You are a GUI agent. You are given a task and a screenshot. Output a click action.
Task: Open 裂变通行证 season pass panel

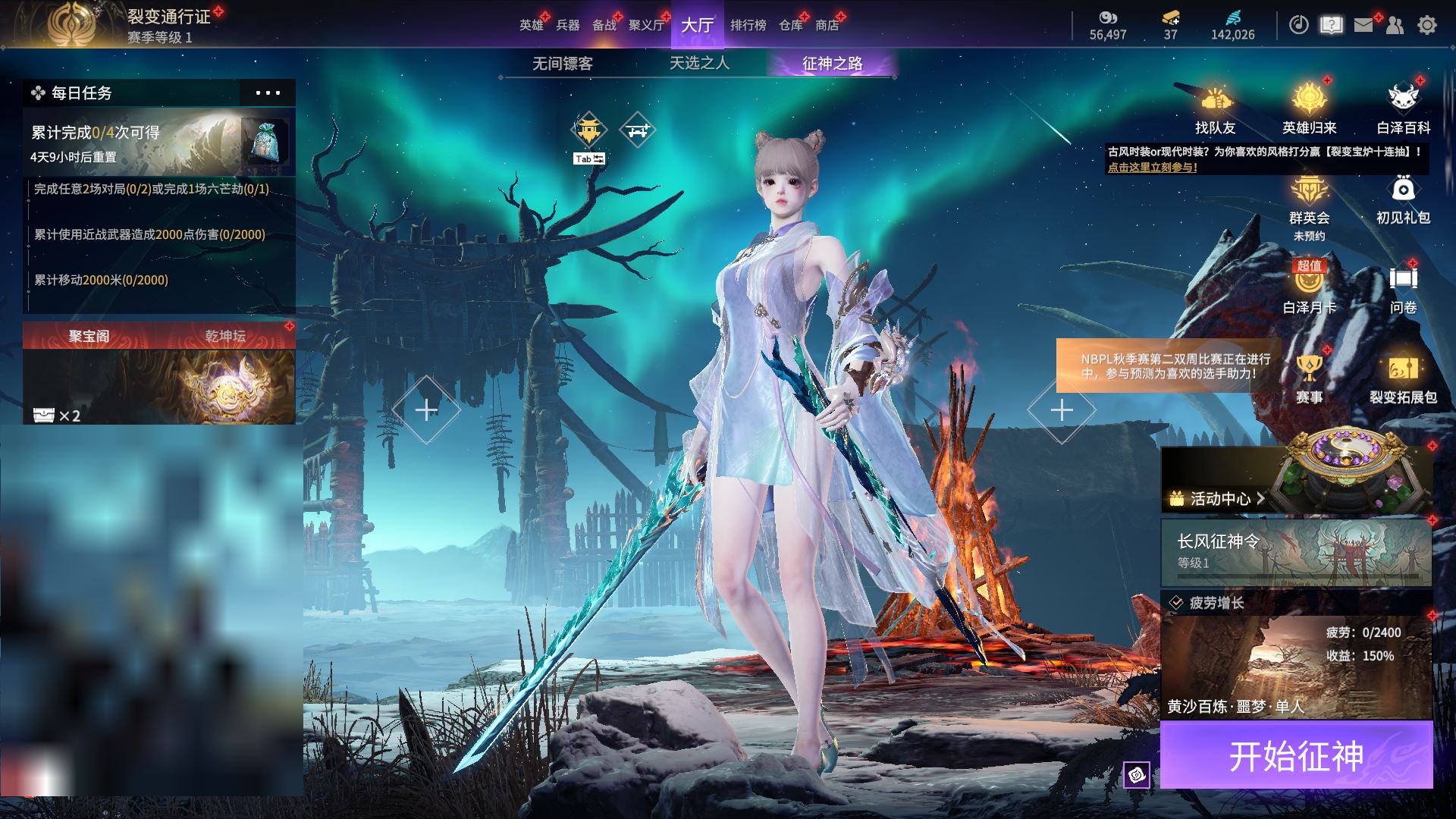[x=168, y=17]
